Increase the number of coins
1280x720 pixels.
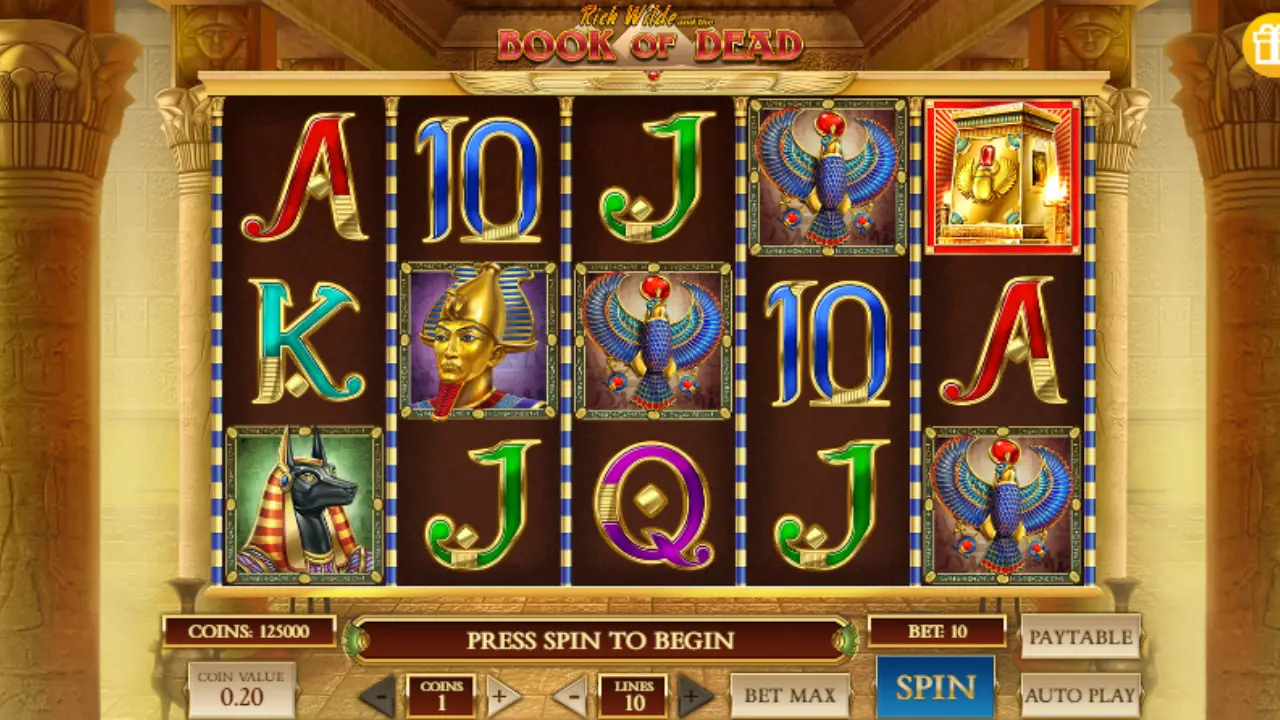pyautogui.click(x=504, y=695)
